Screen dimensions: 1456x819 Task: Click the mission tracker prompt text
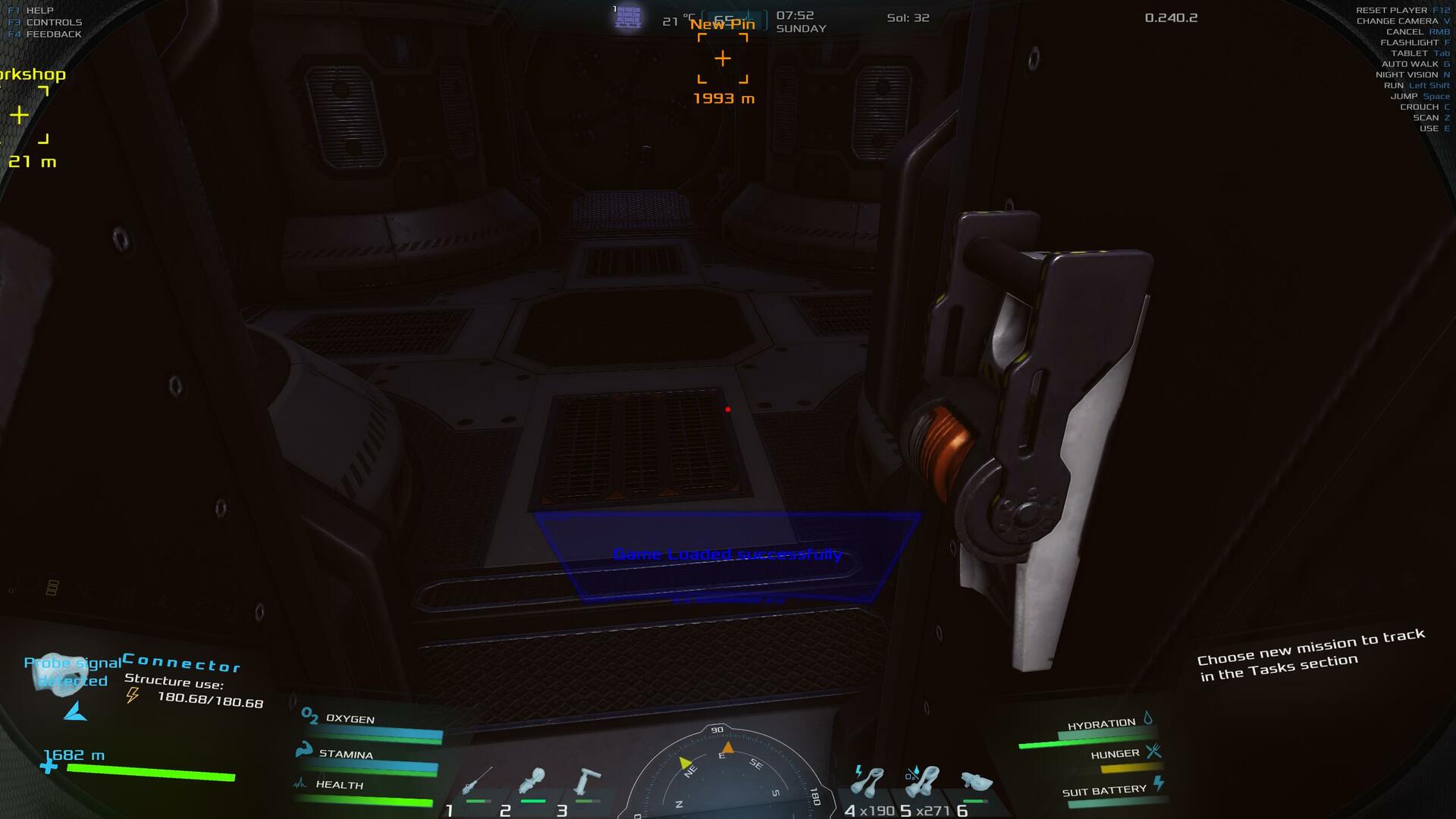pyautogui.click(x=1311, y=654)
